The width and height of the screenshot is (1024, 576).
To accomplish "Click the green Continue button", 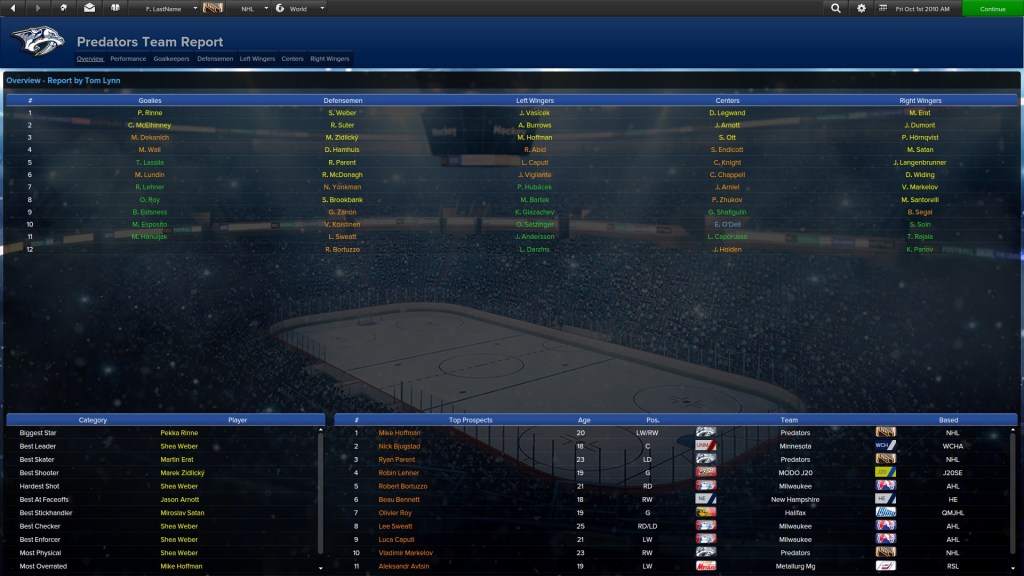I will 992,8.
